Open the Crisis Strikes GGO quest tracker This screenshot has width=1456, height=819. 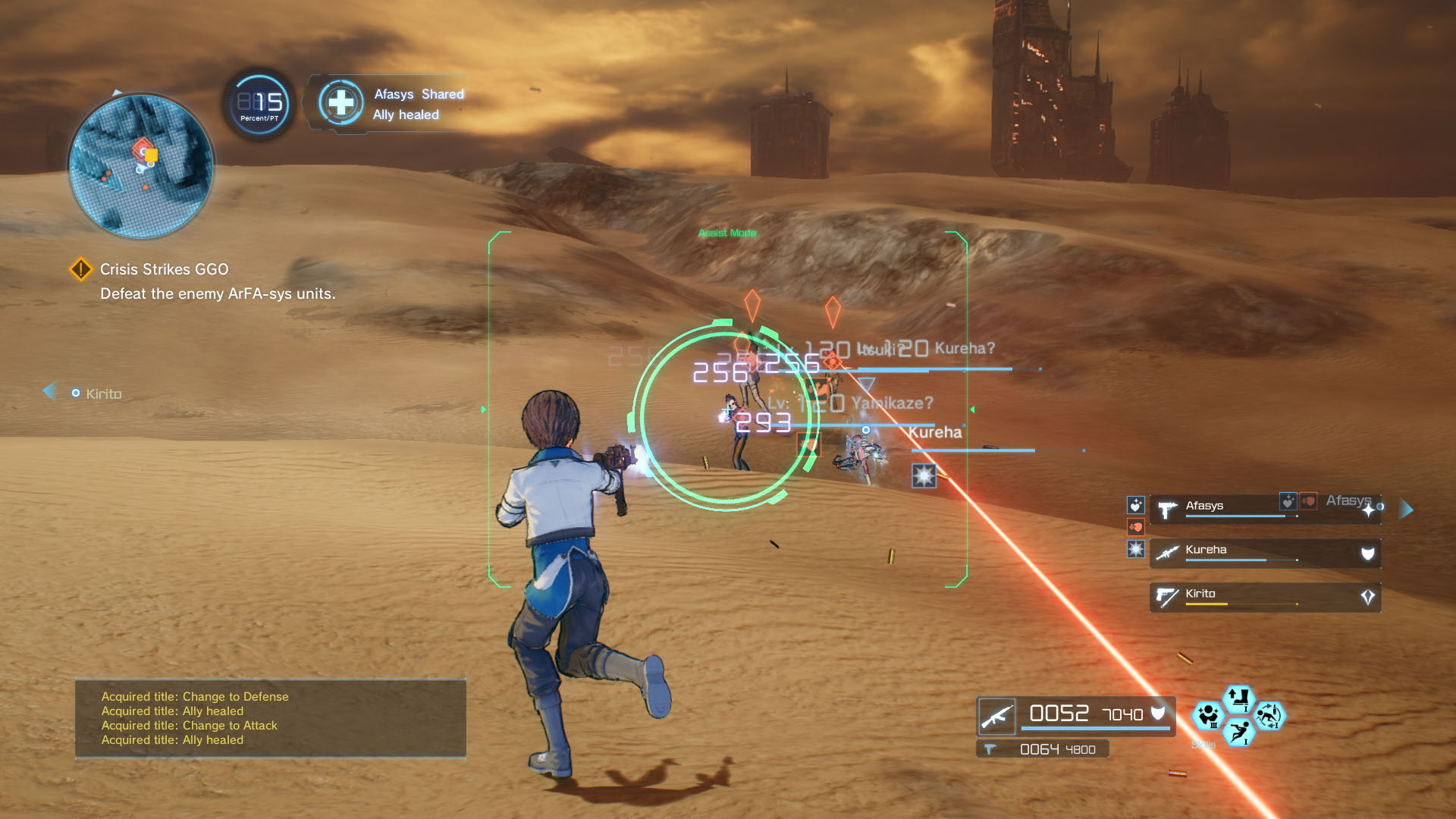click(164, 269)
